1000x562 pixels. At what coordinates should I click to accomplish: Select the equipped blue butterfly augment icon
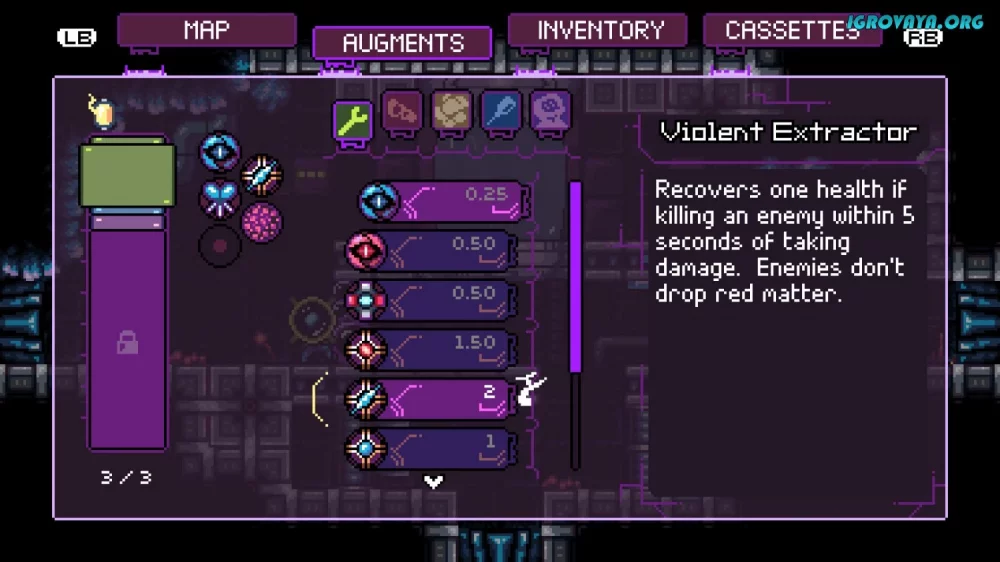pyautogui.click(x=219, y=198)
